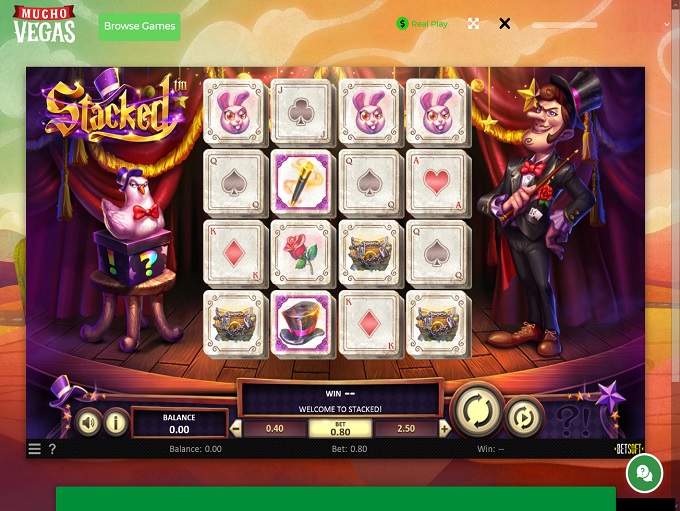Select the 0.40 bet amount
The height and width of the screenshot is (511, 680).
(274, 429)
